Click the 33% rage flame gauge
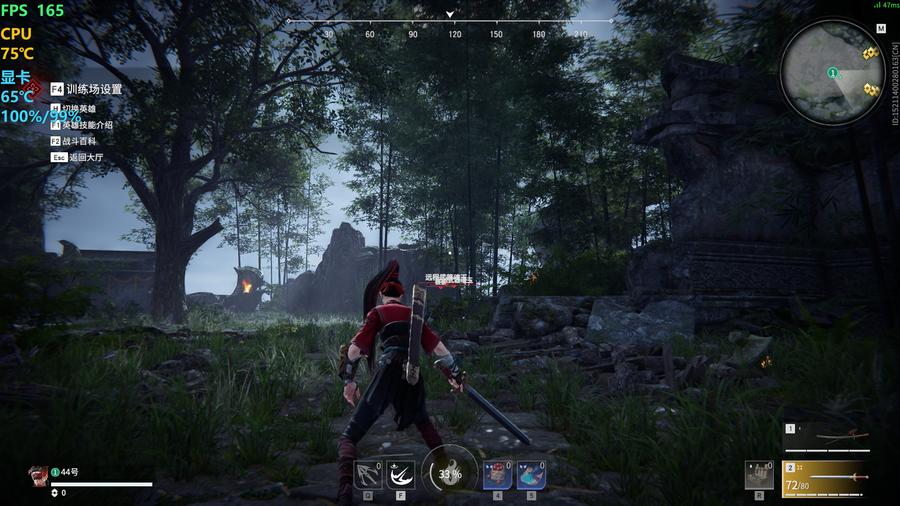900x506 pixels. coord(448,472)
